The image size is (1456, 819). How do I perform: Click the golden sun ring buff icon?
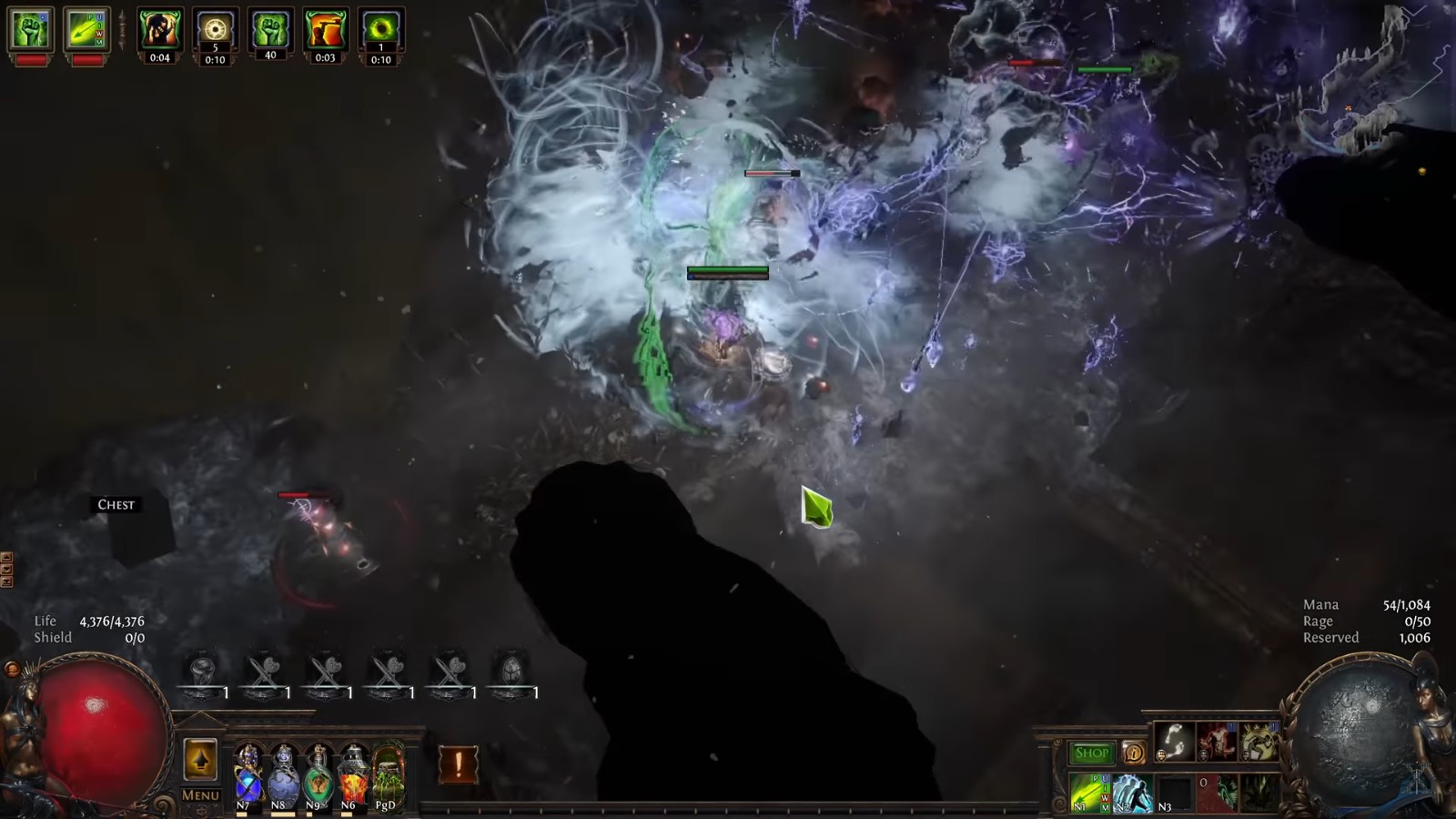pos(215,29)
